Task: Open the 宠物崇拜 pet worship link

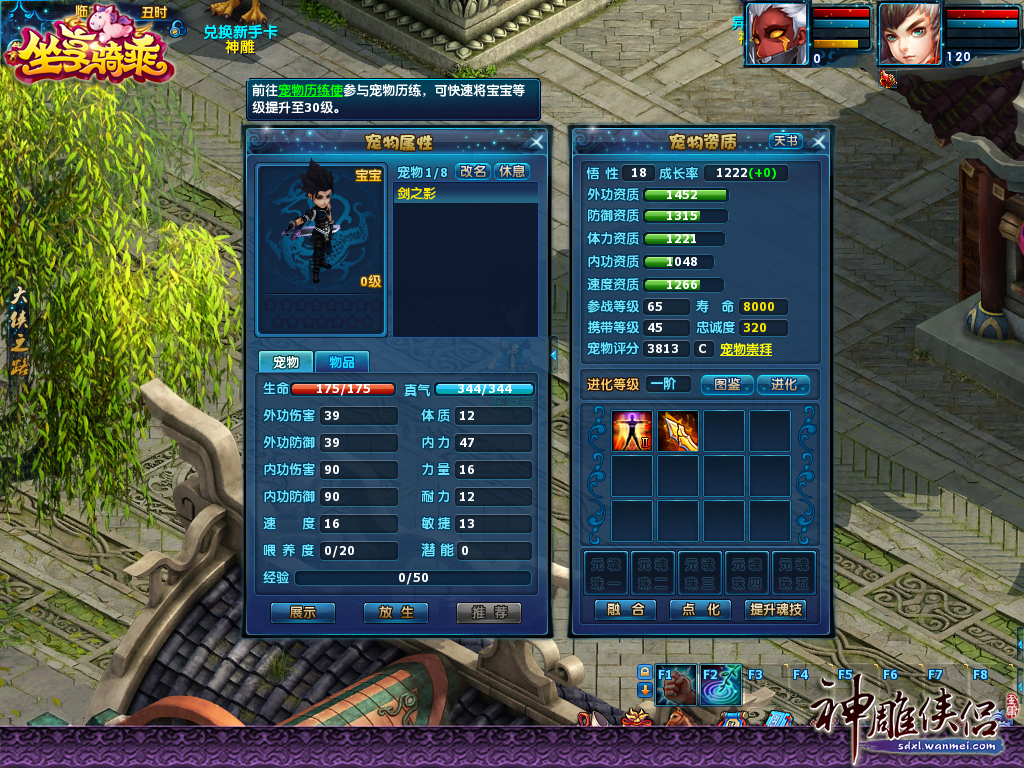Action: (x=746, y=350)
